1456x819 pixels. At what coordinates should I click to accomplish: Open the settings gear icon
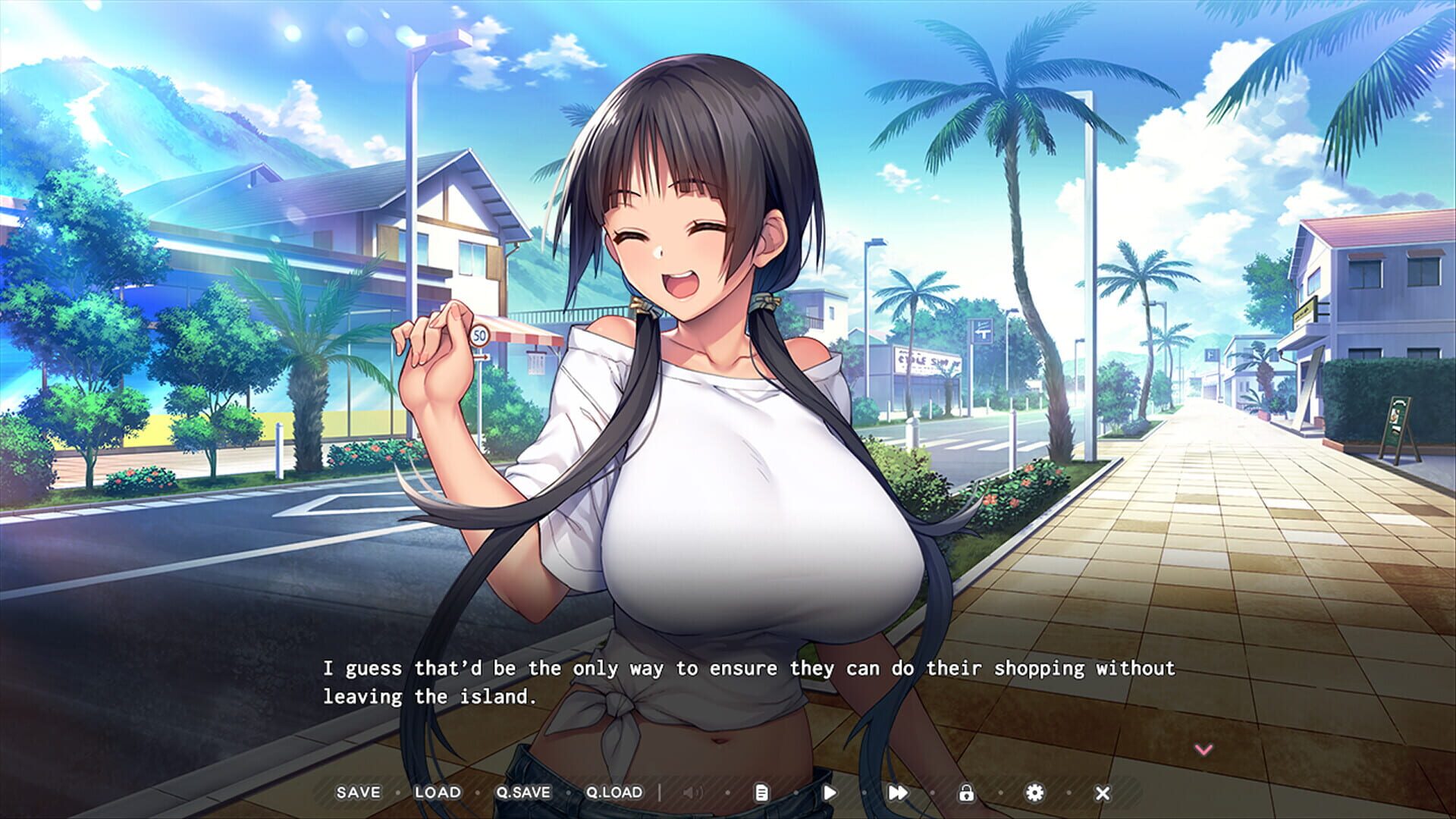click(x=1036, y=792)
